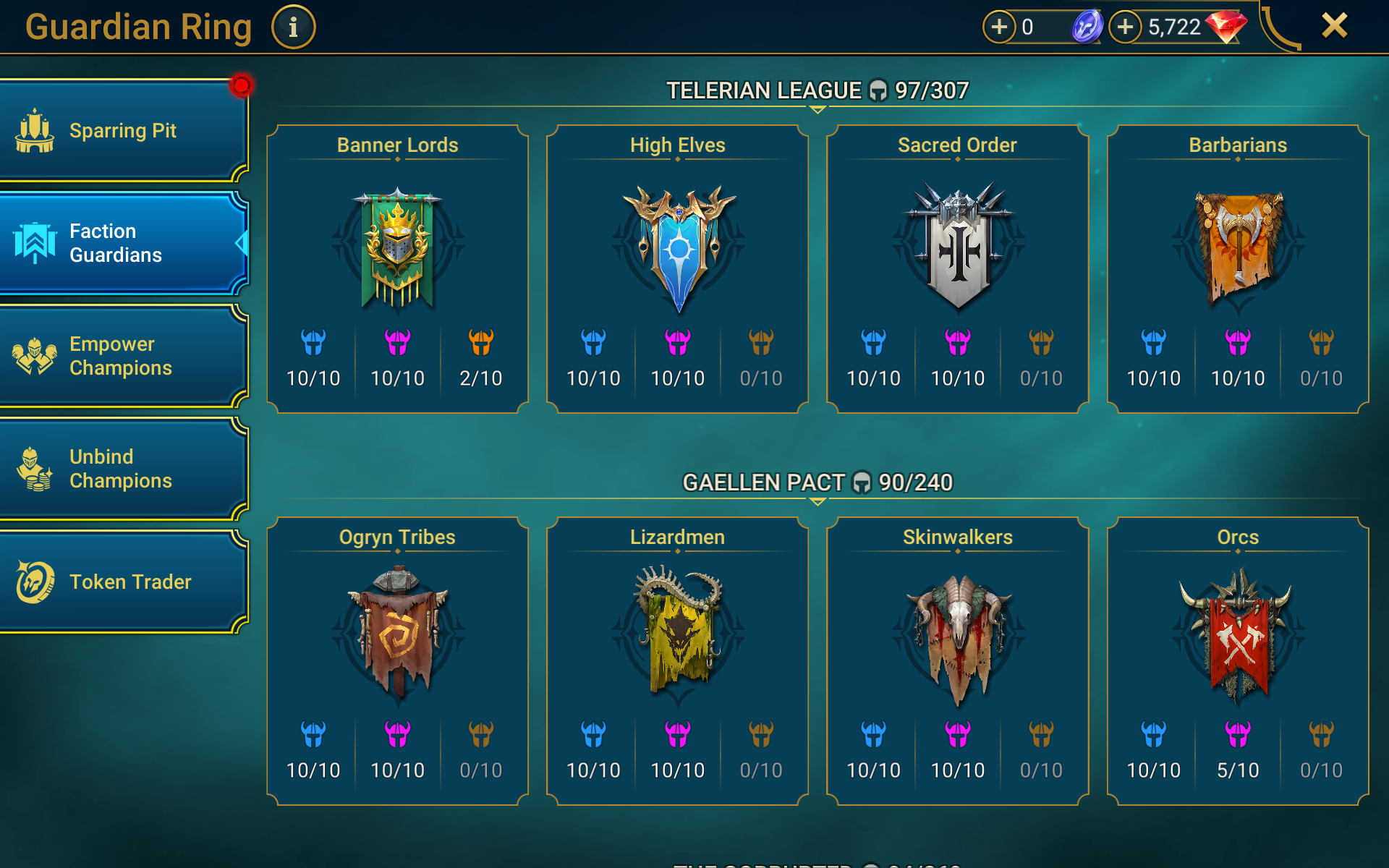
Task: Open the Sparring Pit tab
Action: 123,130
